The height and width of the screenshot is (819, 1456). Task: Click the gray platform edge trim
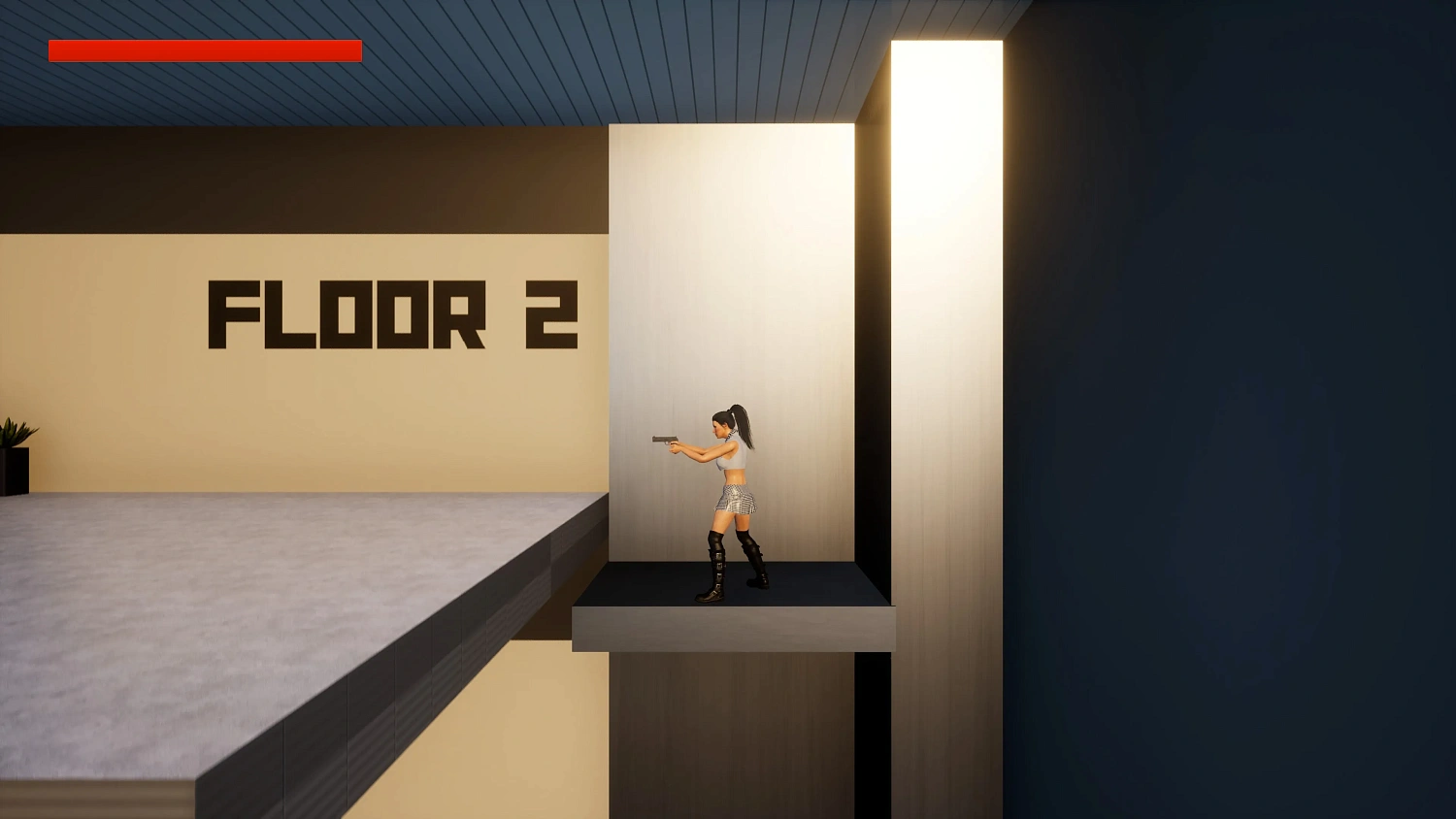[728, 626]
